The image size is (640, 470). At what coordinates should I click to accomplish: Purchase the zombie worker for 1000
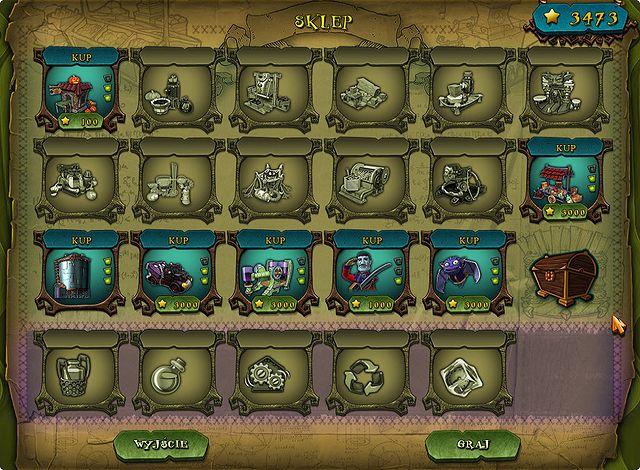371,241
